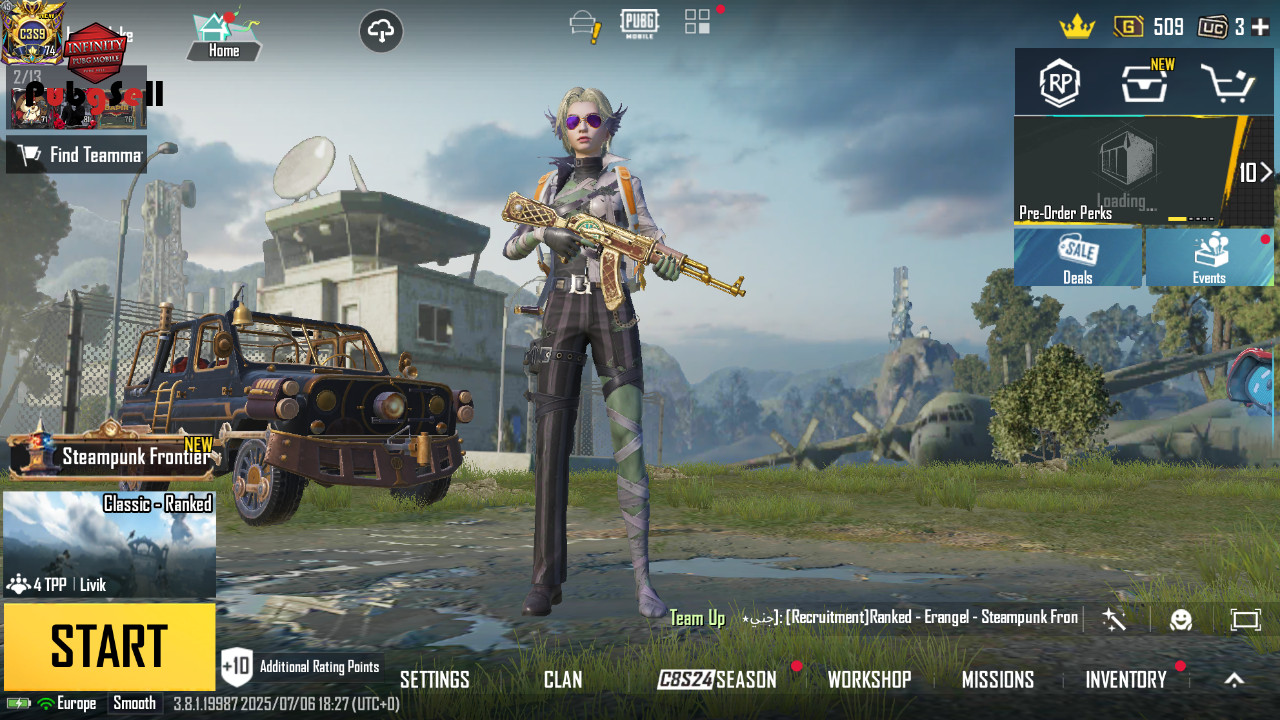This screenshot has width=1280, height=720.
Task: Open the Workshop
Action: (x=869, y=680)
